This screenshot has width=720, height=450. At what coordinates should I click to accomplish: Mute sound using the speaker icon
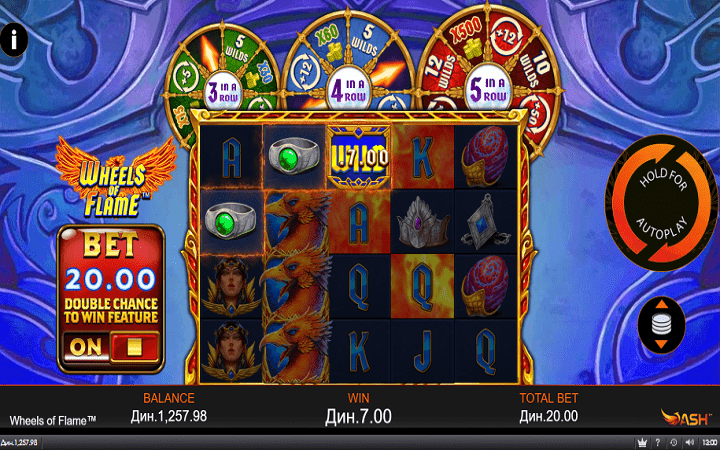tap(688, 442)
